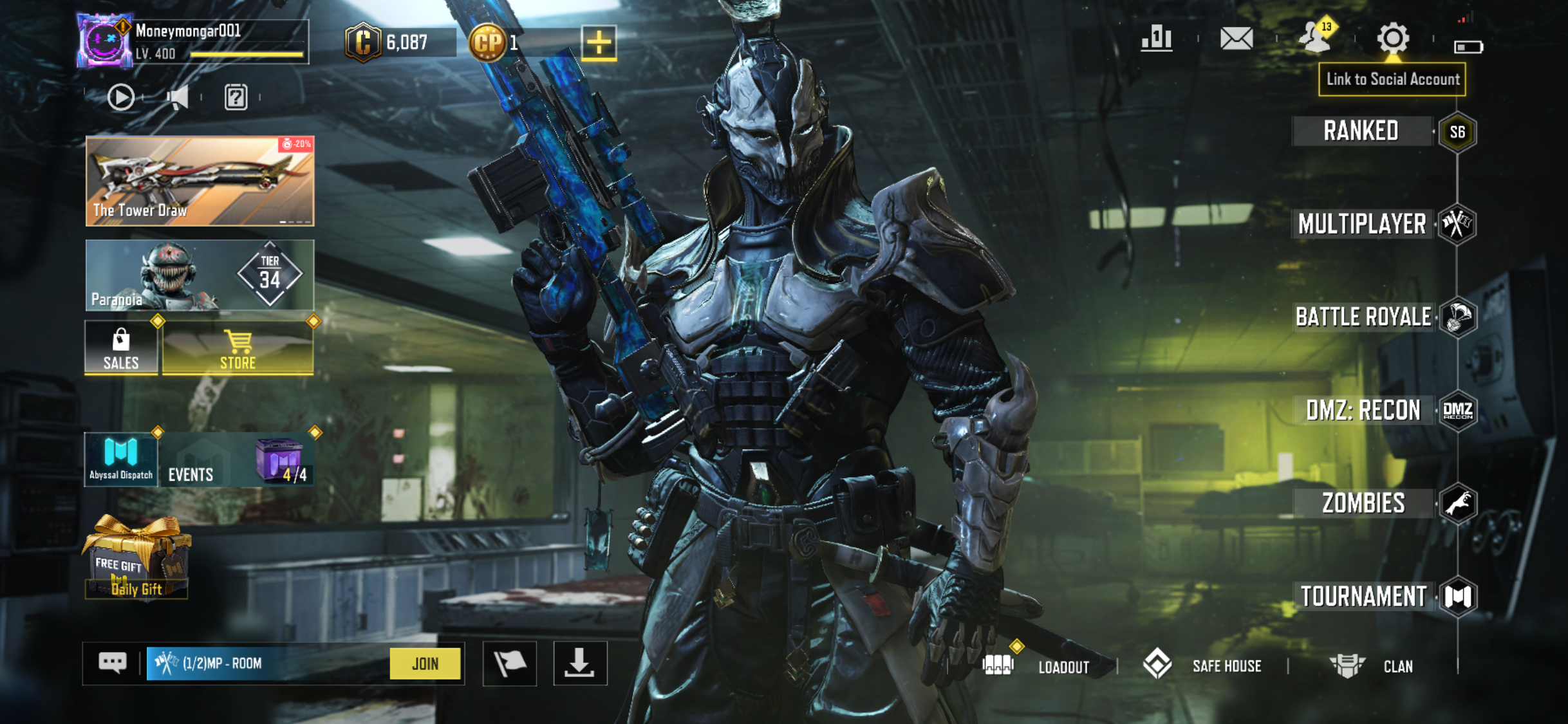Open the Store
This screenshot has height=724, width=1568.
[238, 348]
